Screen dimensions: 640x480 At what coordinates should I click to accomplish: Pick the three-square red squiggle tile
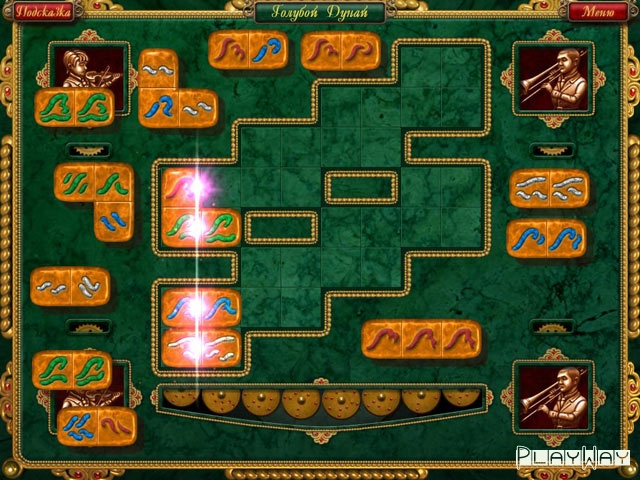pyautogui.click(x=421, y=339)
